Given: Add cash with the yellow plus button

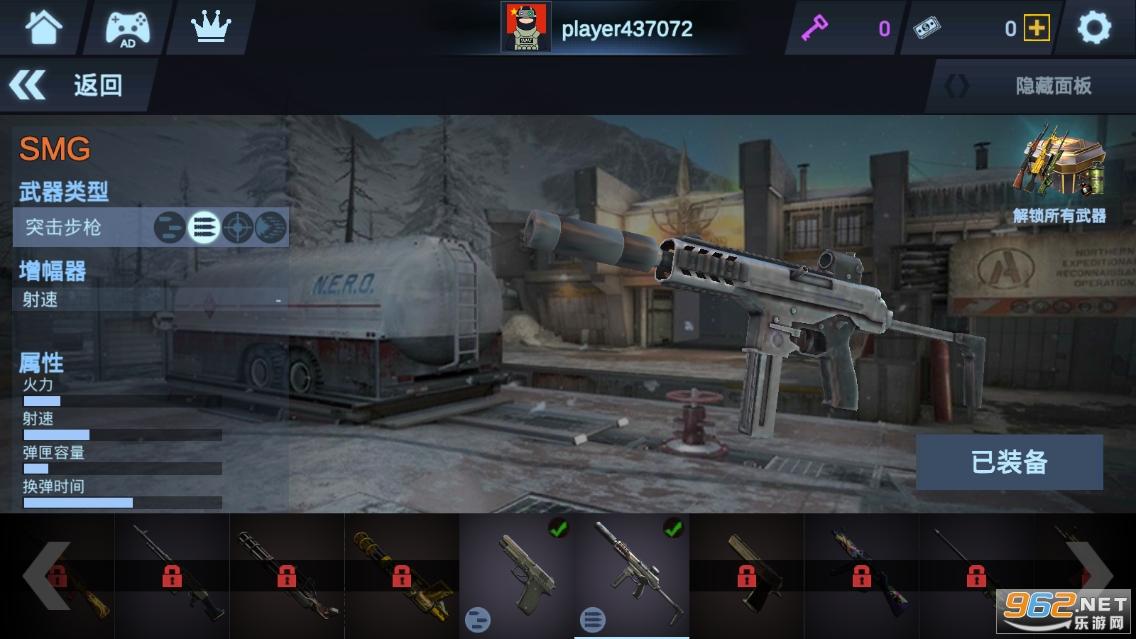Looking at the screenshot, I should [x=1037, y=29].
